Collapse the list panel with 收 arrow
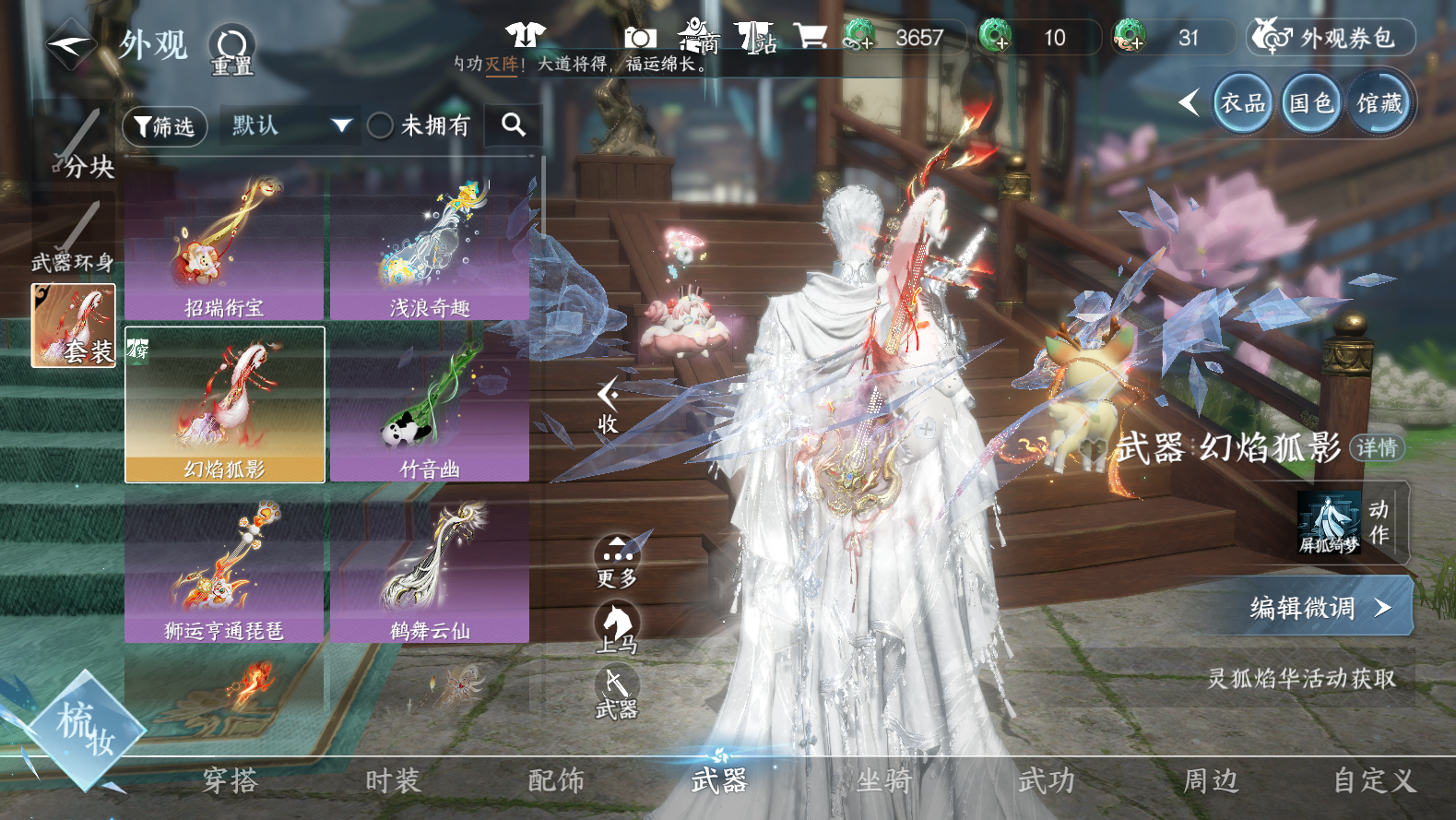 click(x=608, y=407)
